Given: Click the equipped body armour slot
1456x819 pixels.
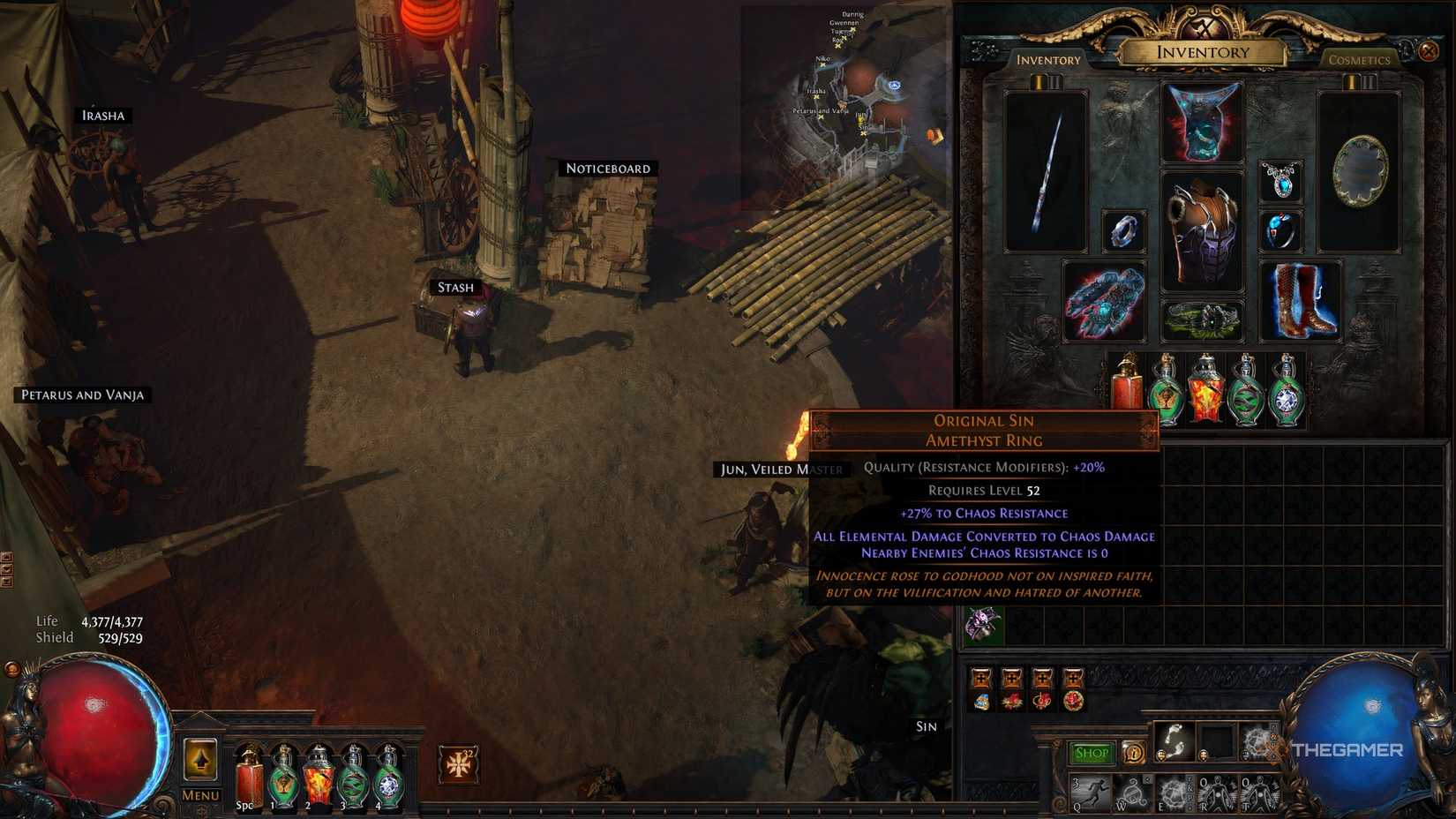Looking at the screenshot, I should [x=1203, y=229].
